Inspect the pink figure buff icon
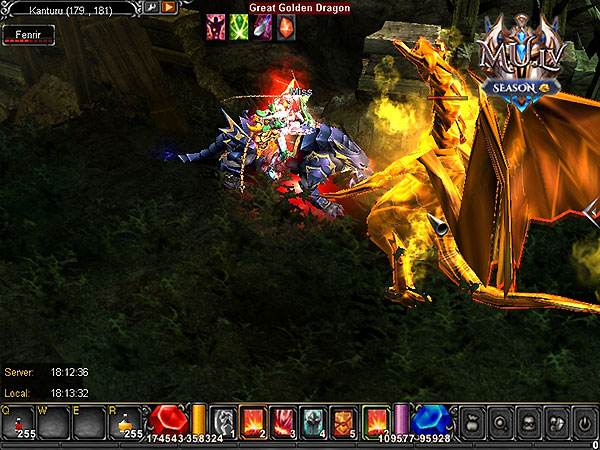600x450 pixels. (x=215, y=27)
